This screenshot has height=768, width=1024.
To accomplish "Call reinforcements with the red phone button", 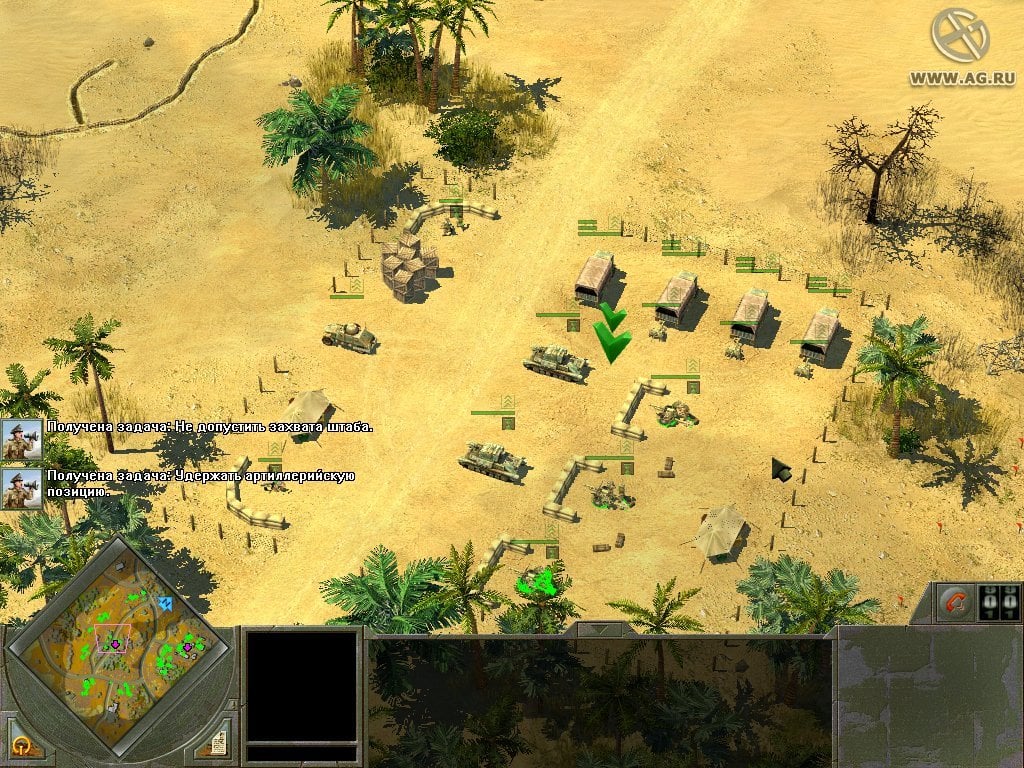I will (955, 604).
